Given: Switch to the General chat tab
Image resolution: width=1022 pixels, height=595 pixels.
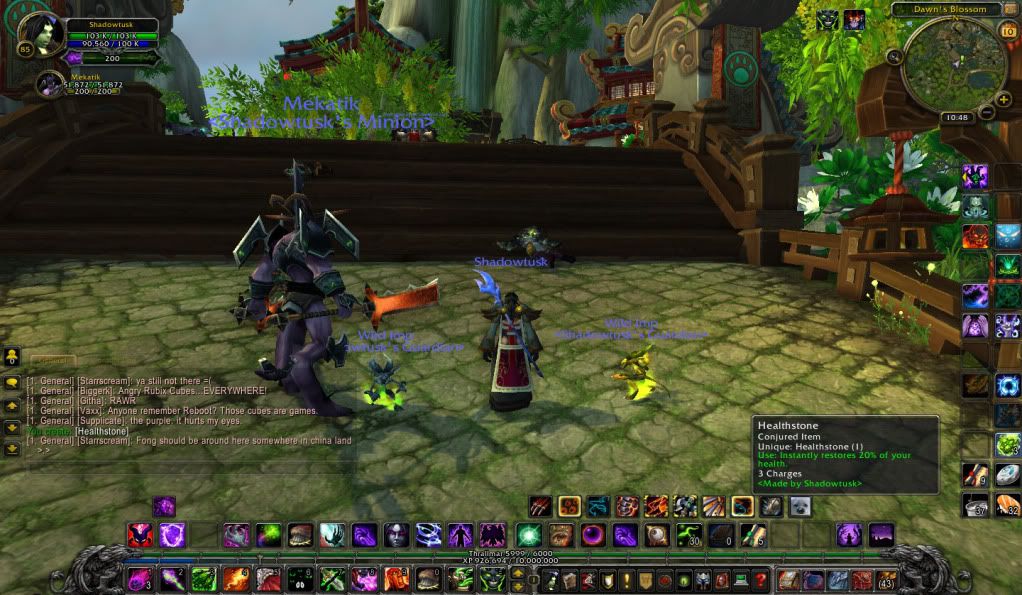Looking at the screenshot, I should pyautogui.click(x=52, y=360).
